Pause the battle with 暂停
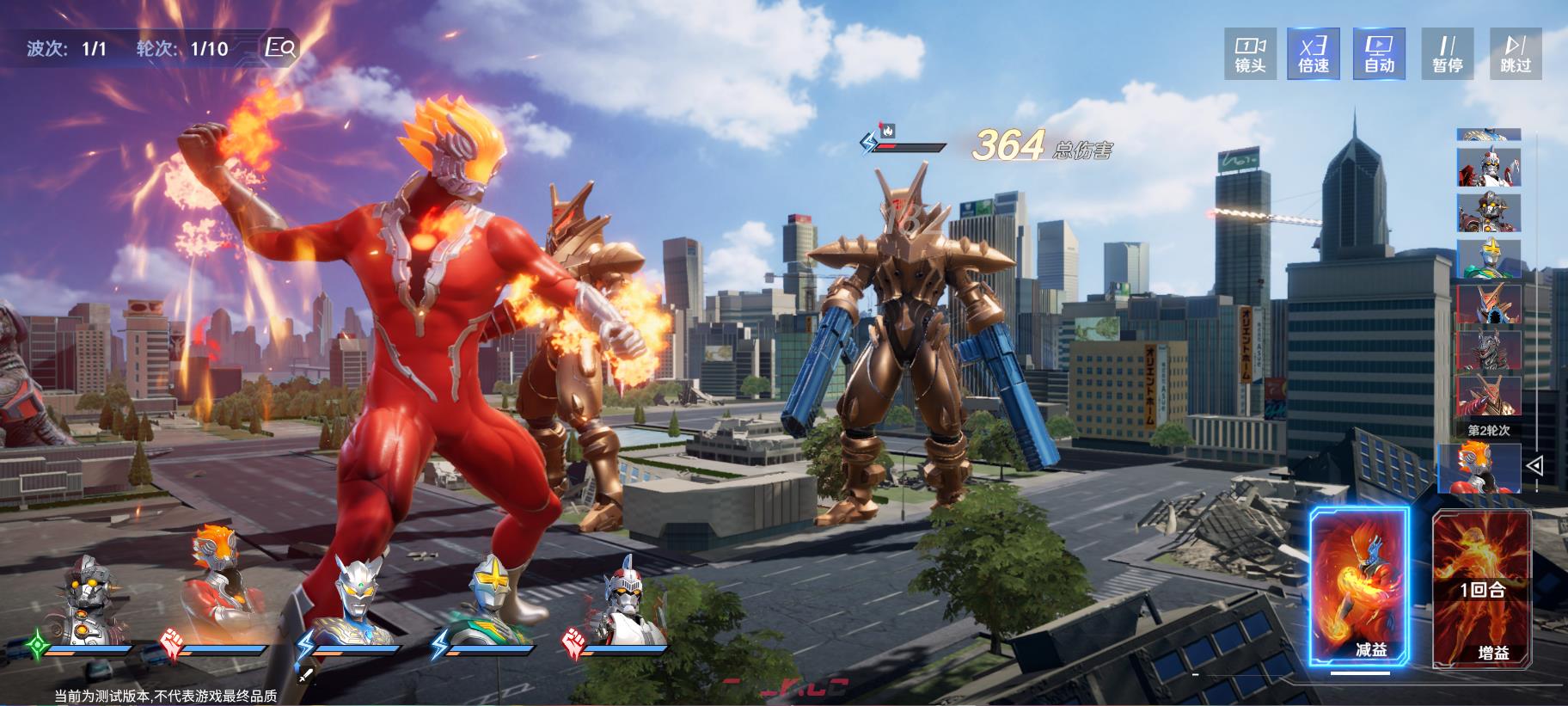This screenshot has width=1568, height=706. click(x=1448, y=53)
